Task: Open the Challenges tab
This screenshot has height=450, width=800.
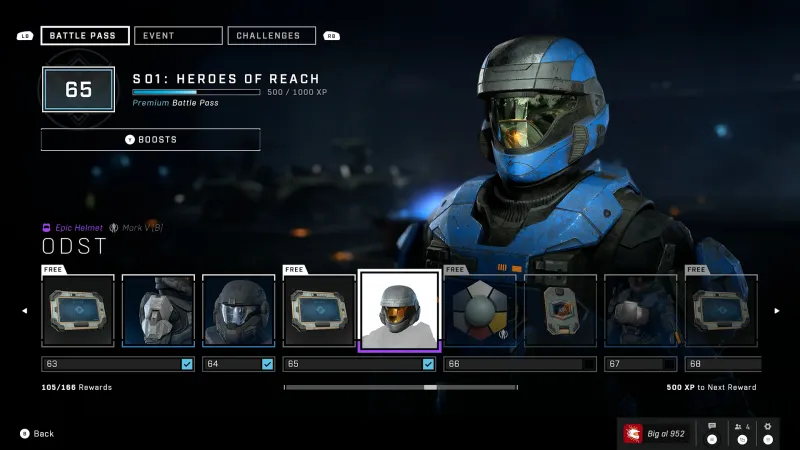Action: [271, 36]
